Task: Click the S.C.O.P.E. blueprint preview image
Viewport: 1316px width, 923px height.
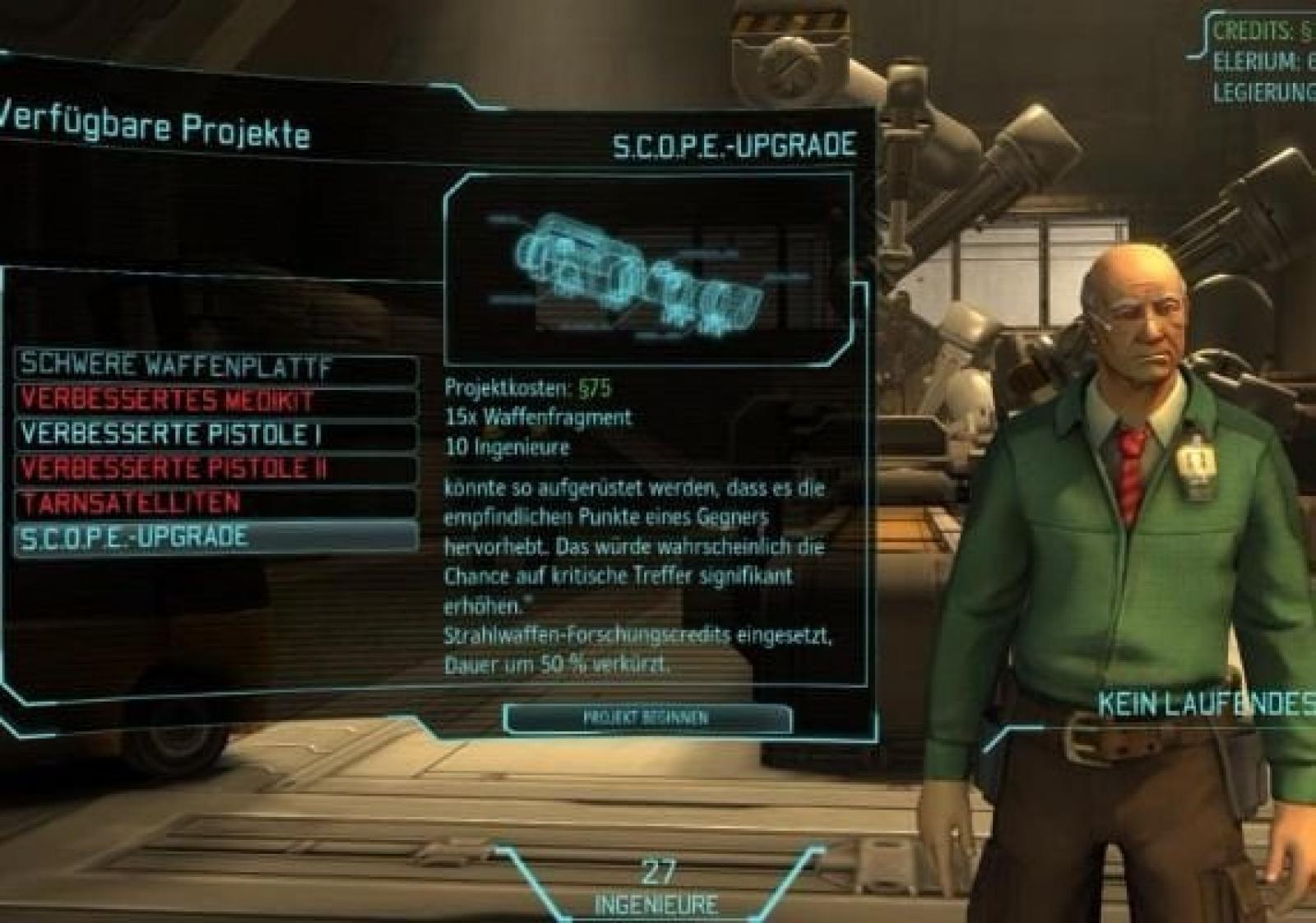Action: click(x=648, y=269)
